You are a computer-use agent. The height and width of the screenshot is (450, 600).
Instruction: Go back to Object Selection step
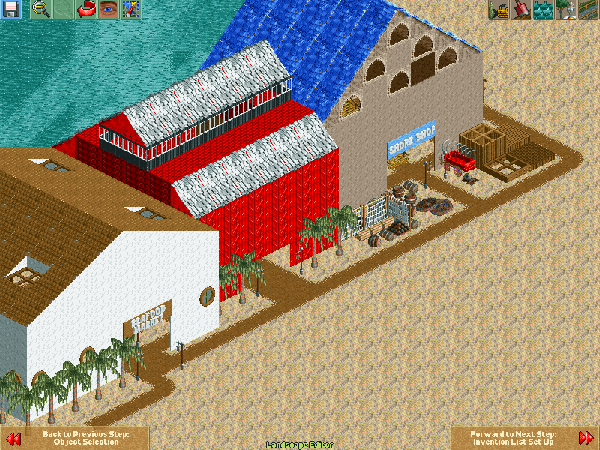(14, 438)
